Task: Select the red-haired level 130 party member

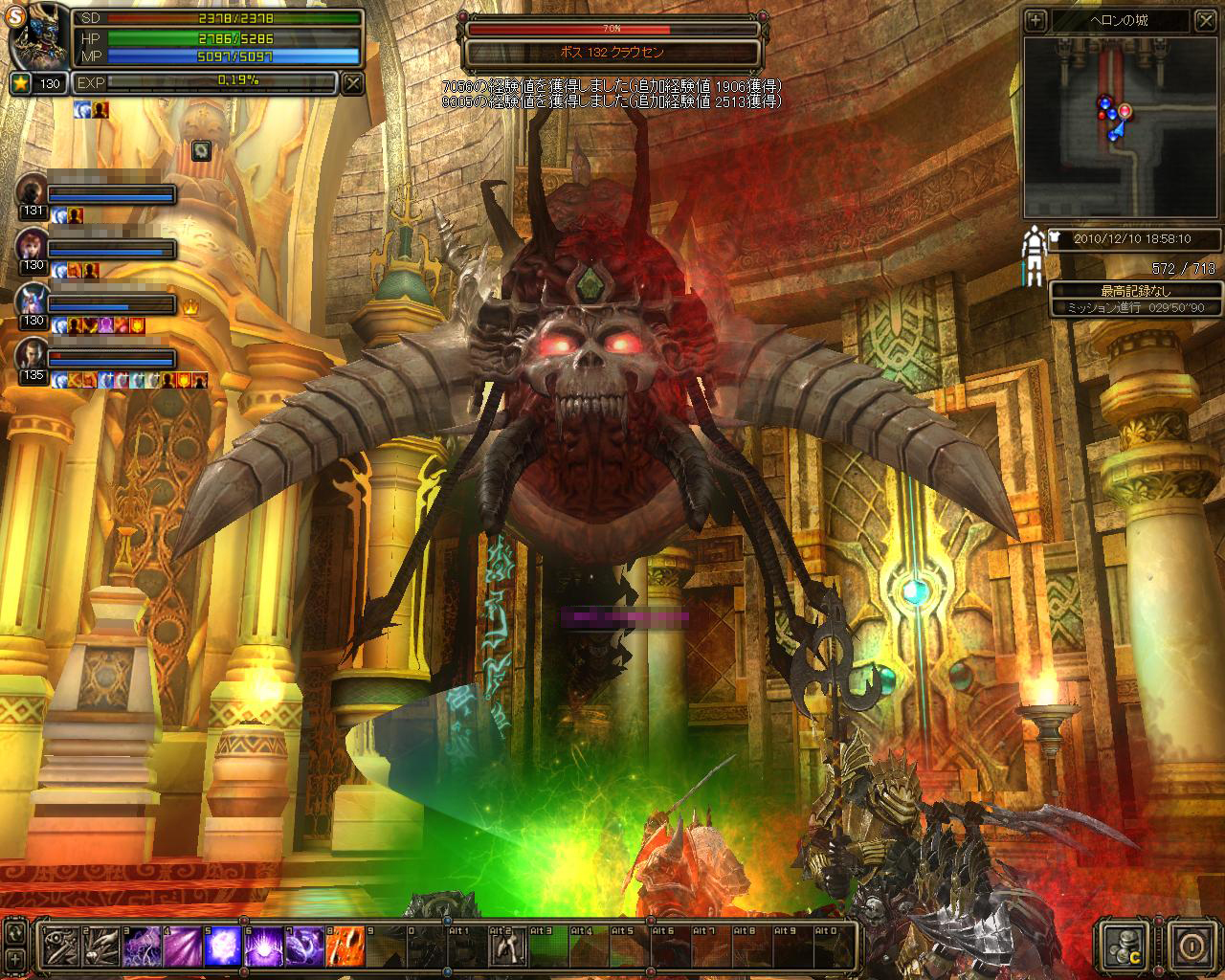Action: pyautogui.click(x=32, y=245)
